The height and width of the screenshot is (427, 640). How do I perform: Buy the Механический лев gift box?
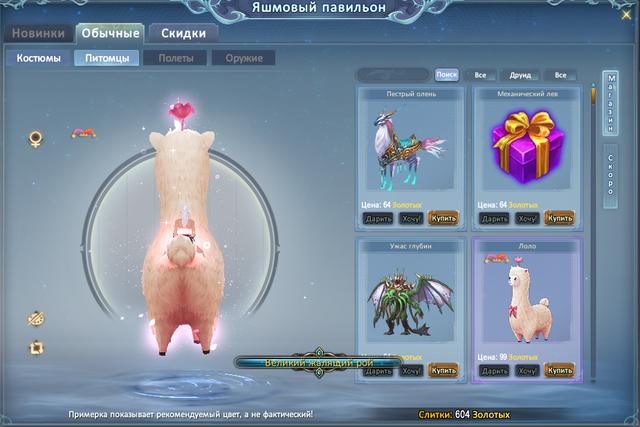(560, 217)
